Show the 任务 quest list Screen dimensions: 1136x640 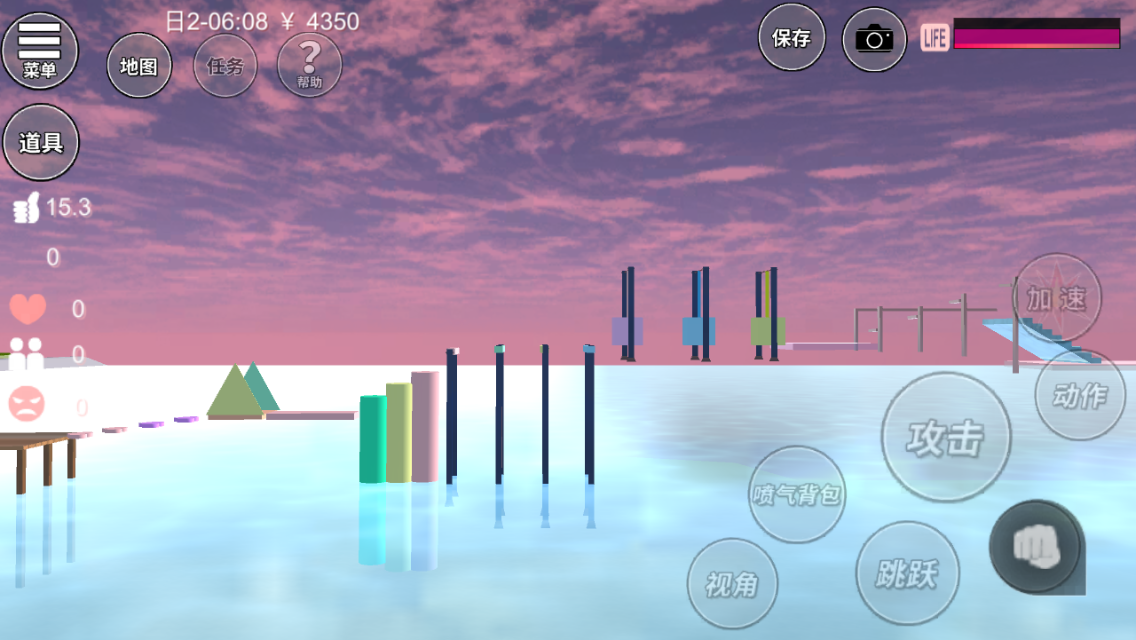pos(225,66)
